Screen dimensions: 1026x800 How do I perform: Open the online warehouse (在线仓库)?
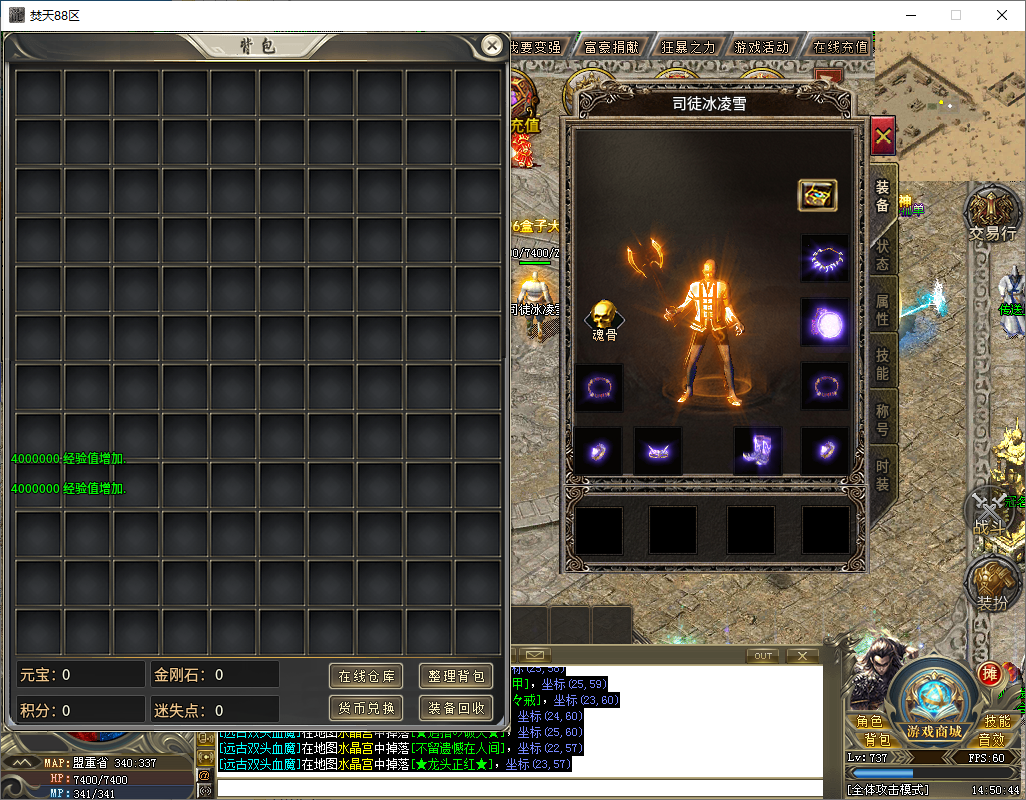[366, 676]
